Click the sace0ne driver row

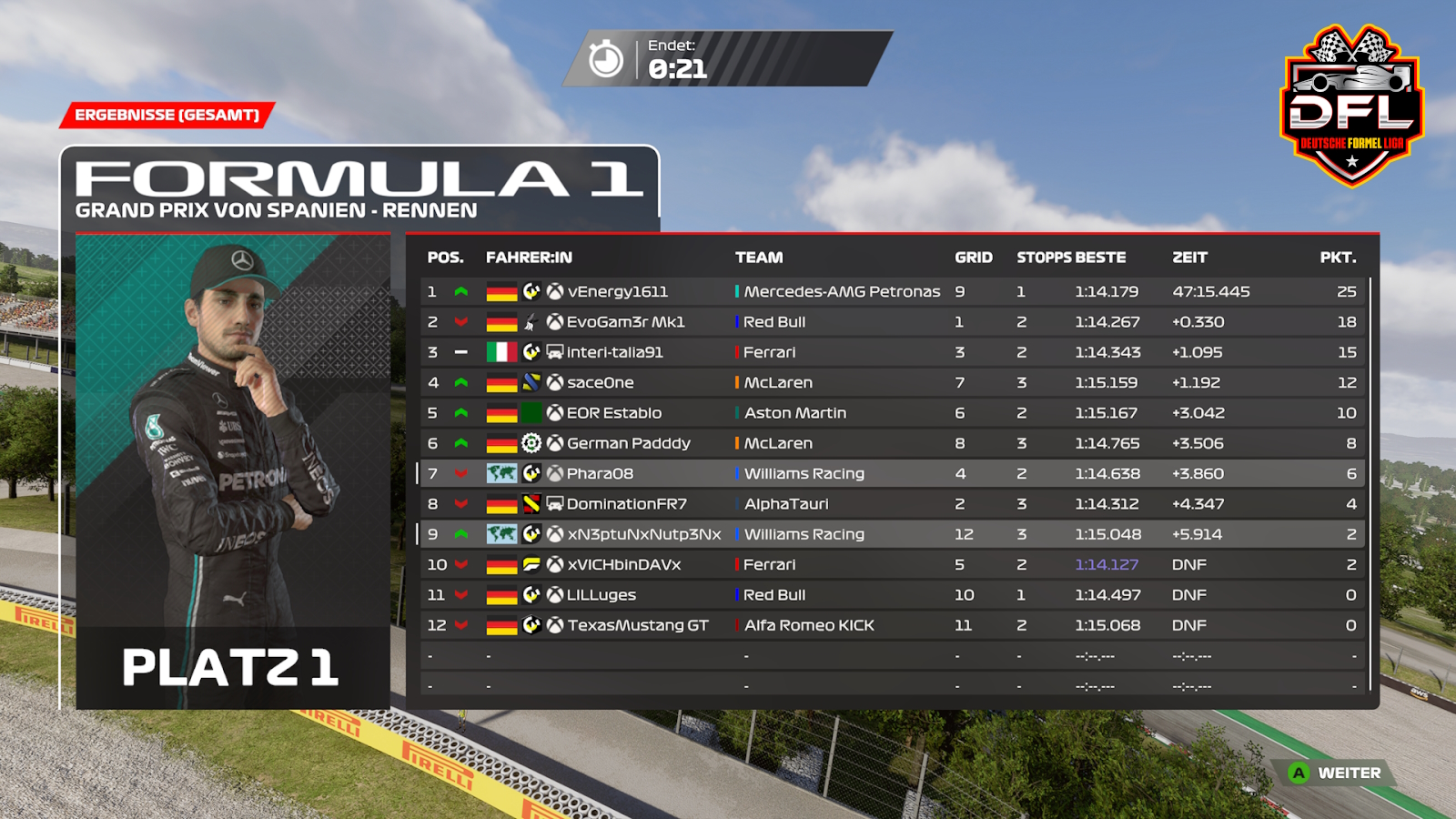point(601,383)
